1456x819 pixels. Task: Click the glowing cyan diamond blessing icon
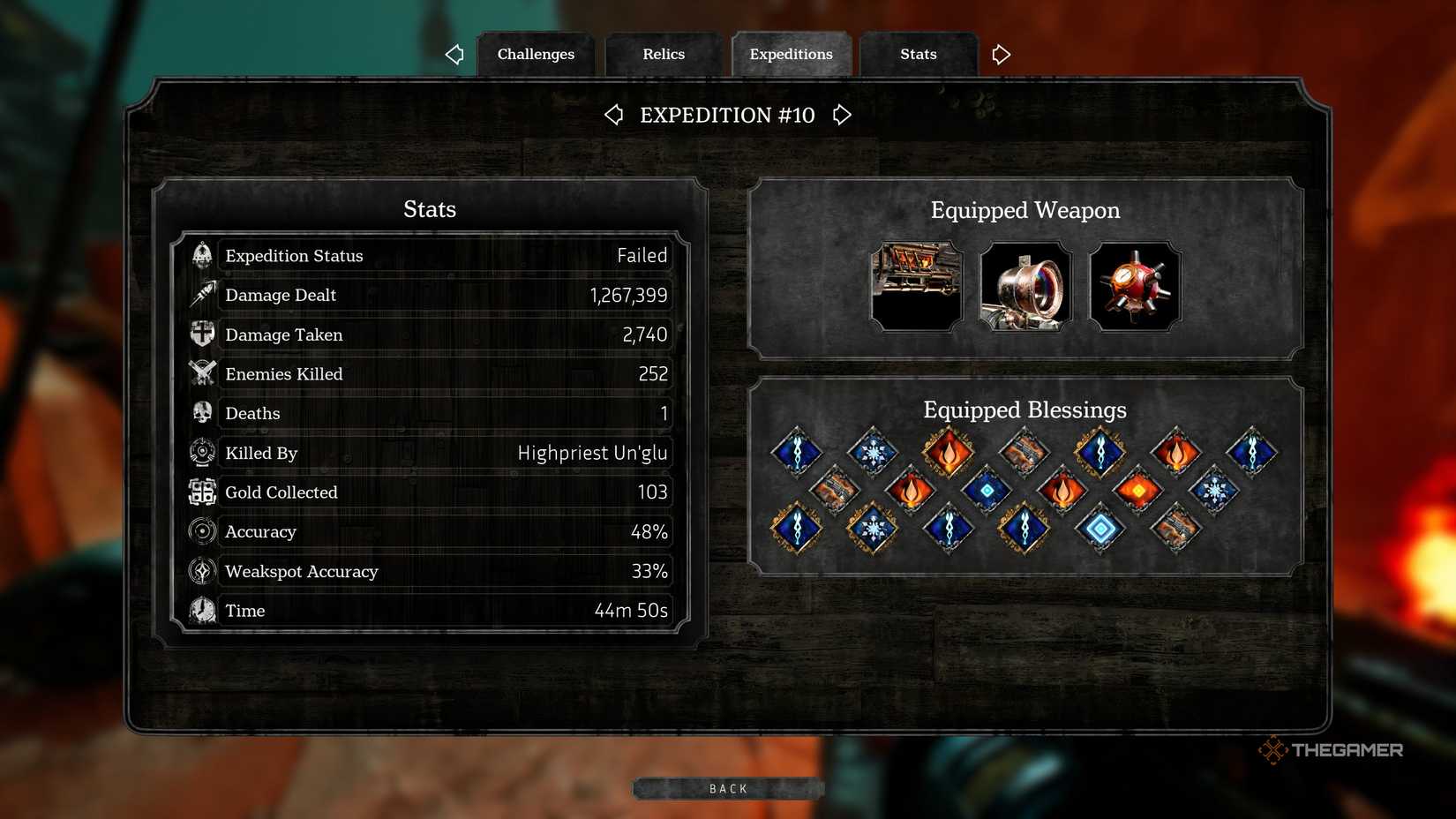(1100, 529)
